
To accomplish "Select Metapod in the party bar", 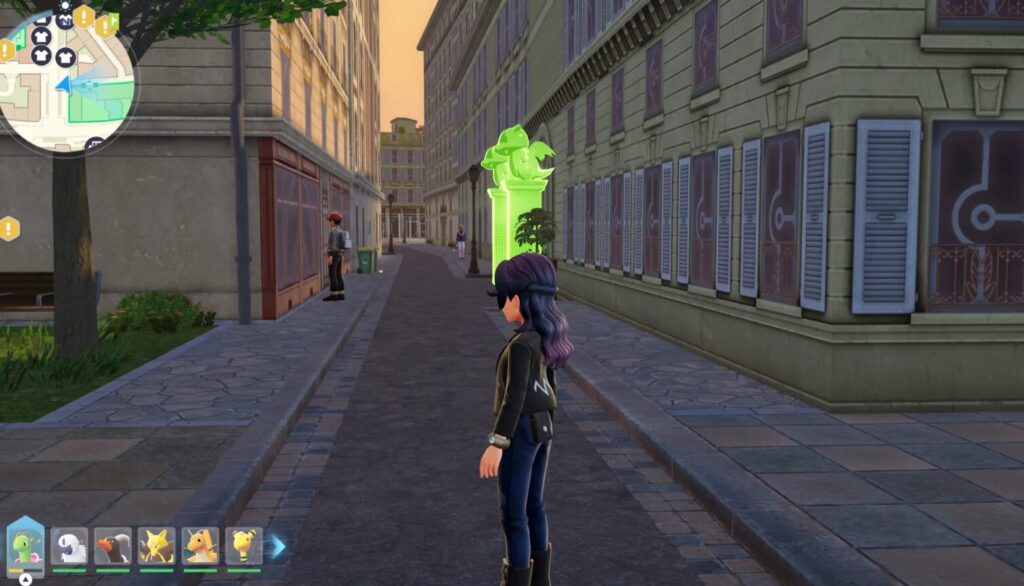I will [25, 547].
